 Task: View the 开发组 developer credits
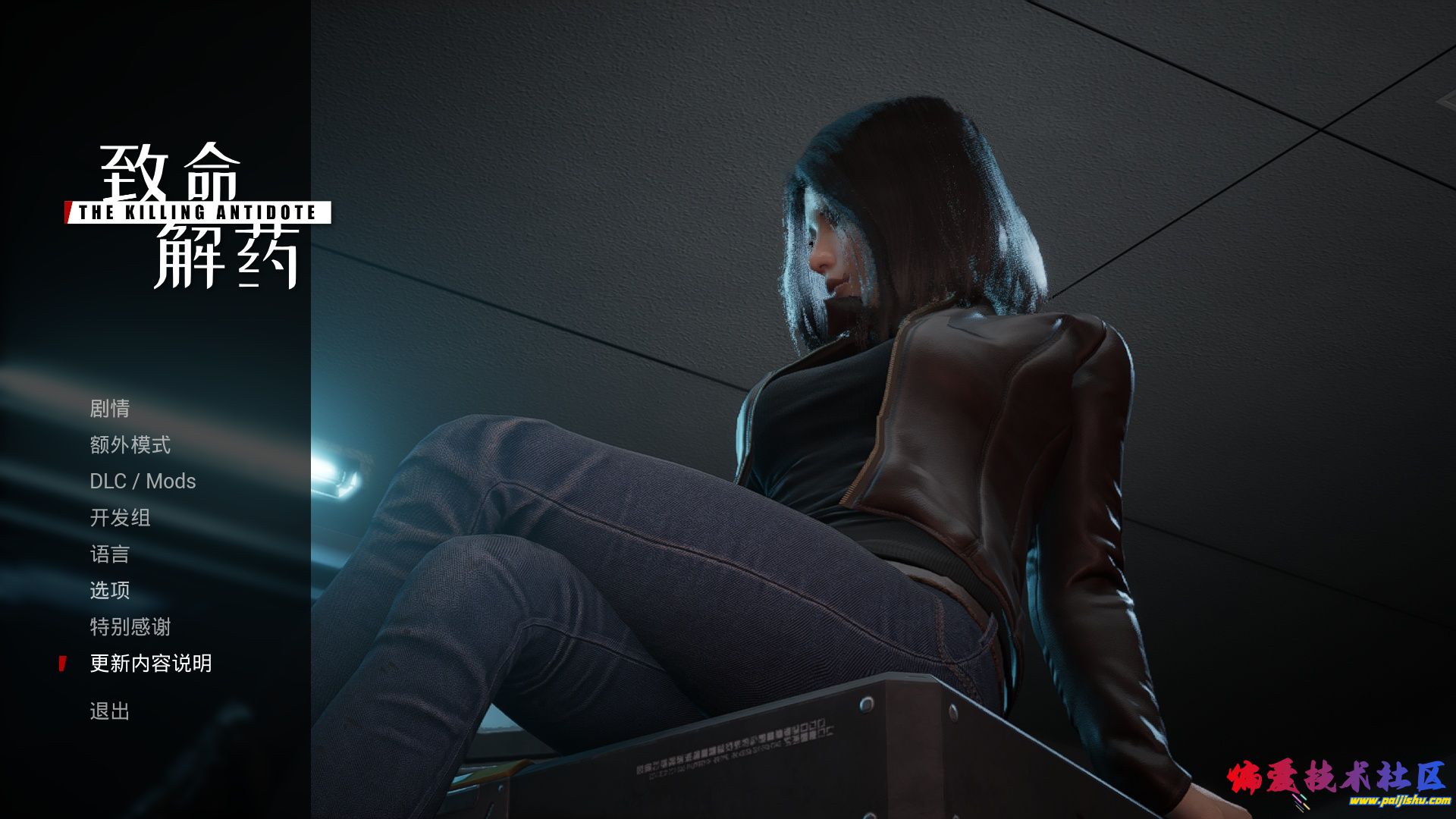[x=120, y=518]
